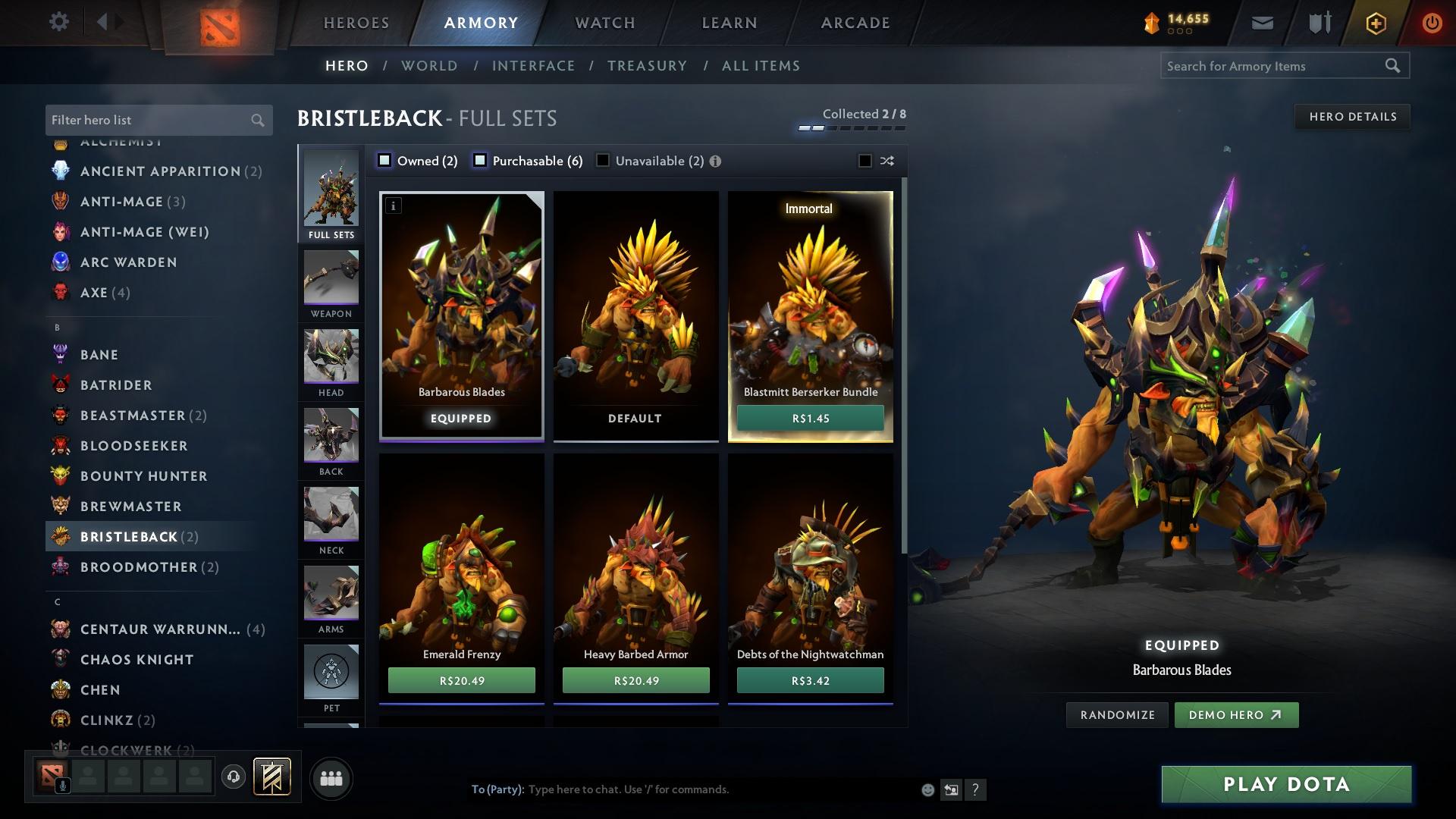
Task: Open the friends list icon near party slots
Action: click(331, 777)
